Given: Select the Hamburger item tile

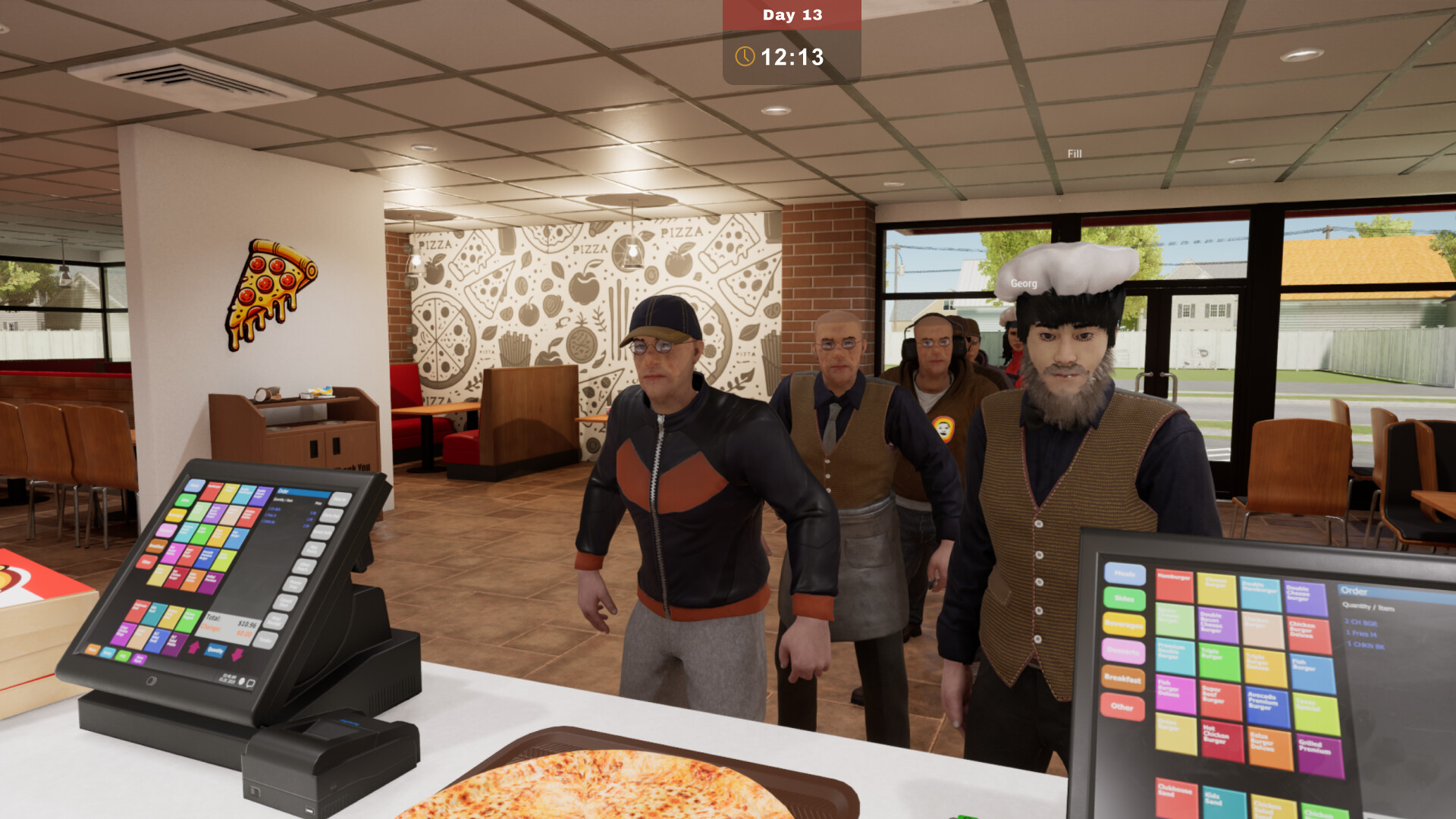Looking at the screenshot, I should 1174,586.
